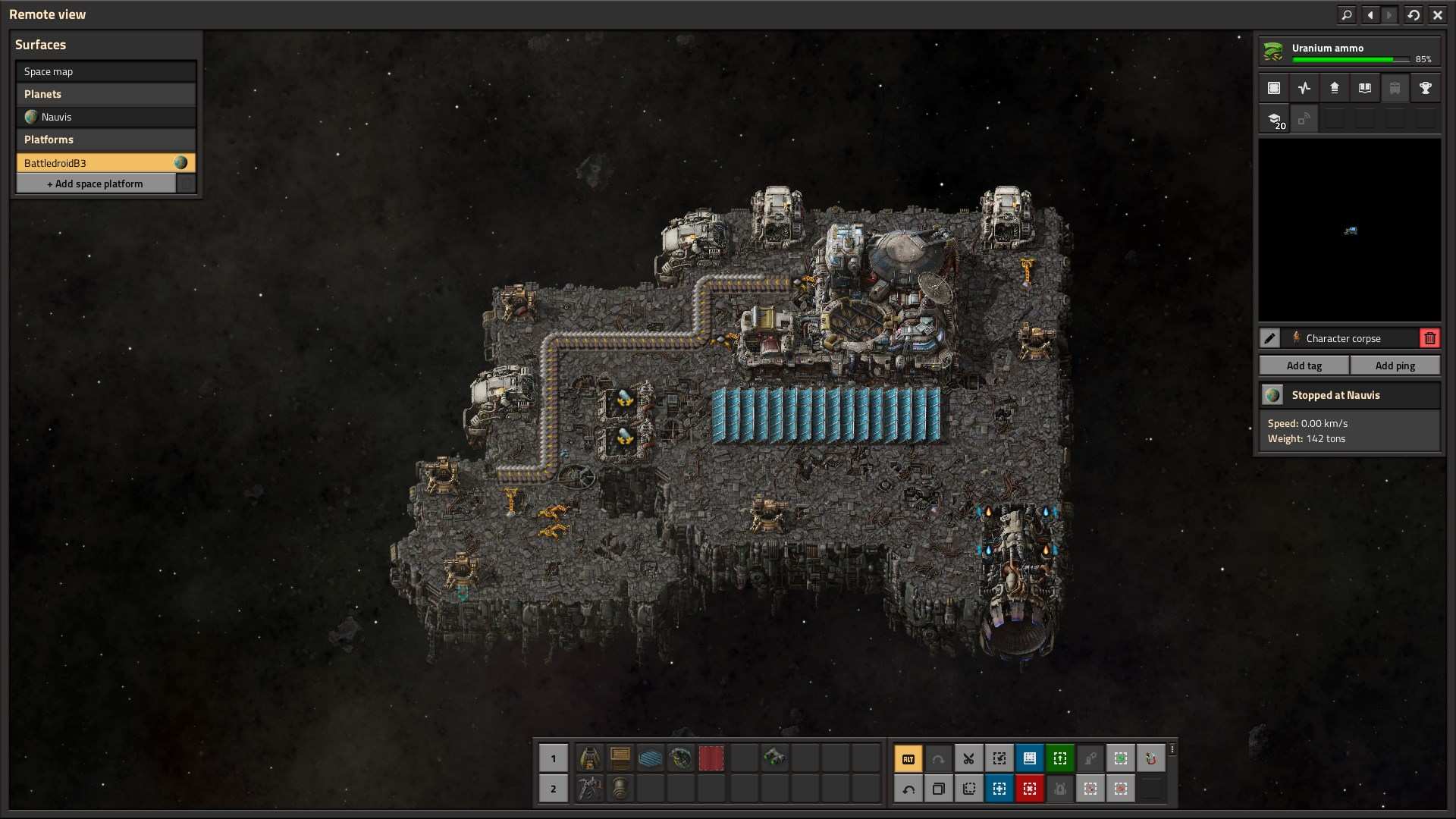Image resolution: width=1456 pixels, height=819 pixels.
Task: Open production statistics pulse icon
Action: [x=1304, y=88]
